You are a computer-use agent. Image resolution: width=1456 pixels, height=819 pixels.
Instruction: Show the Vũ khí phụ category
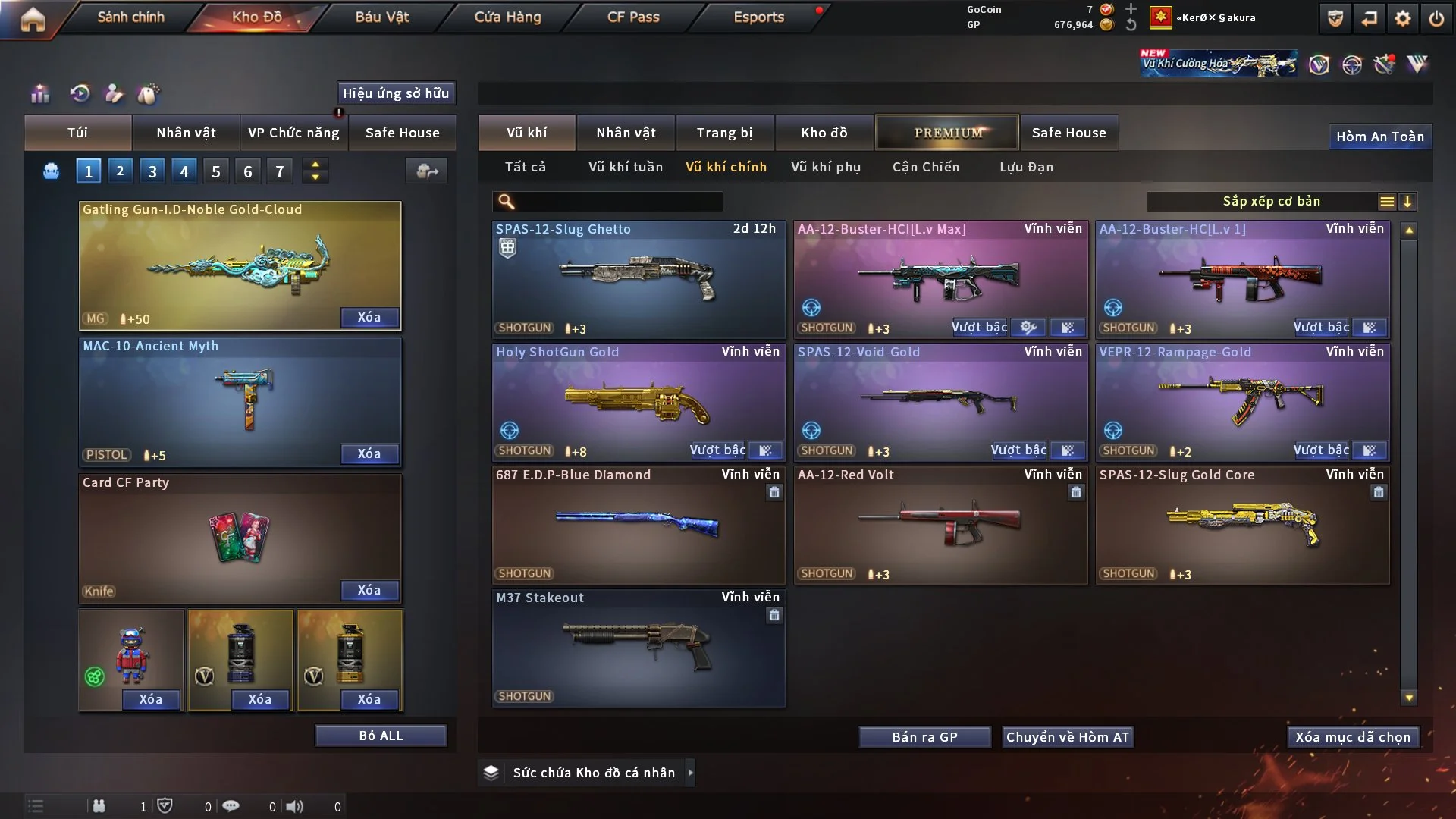(x=826, y=167)
